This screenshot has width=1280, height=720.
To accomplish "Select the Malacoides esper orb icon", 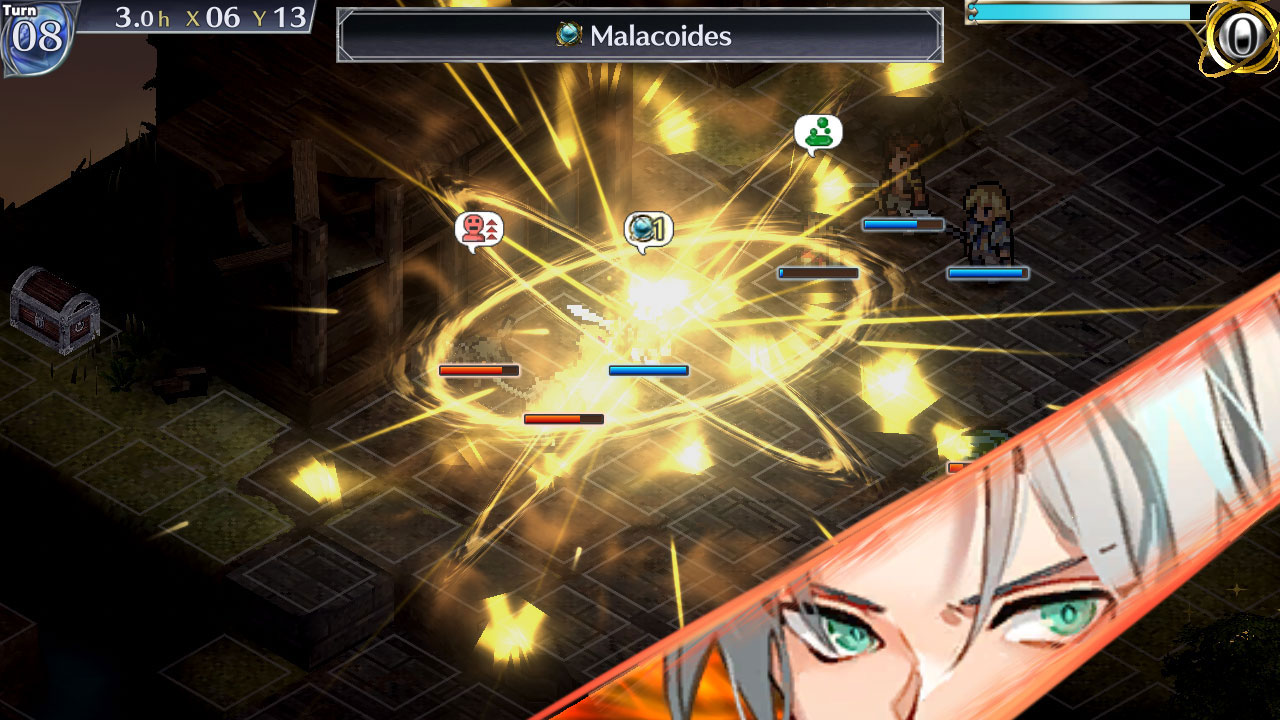I will click(x=566, y=36).
